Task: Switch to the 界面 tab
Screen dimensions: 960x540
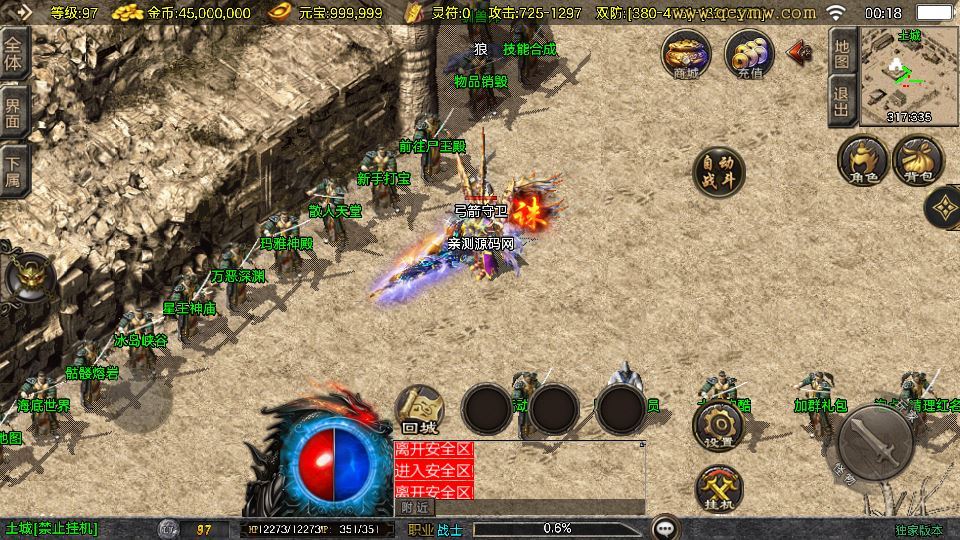Action: coord(13,111)
